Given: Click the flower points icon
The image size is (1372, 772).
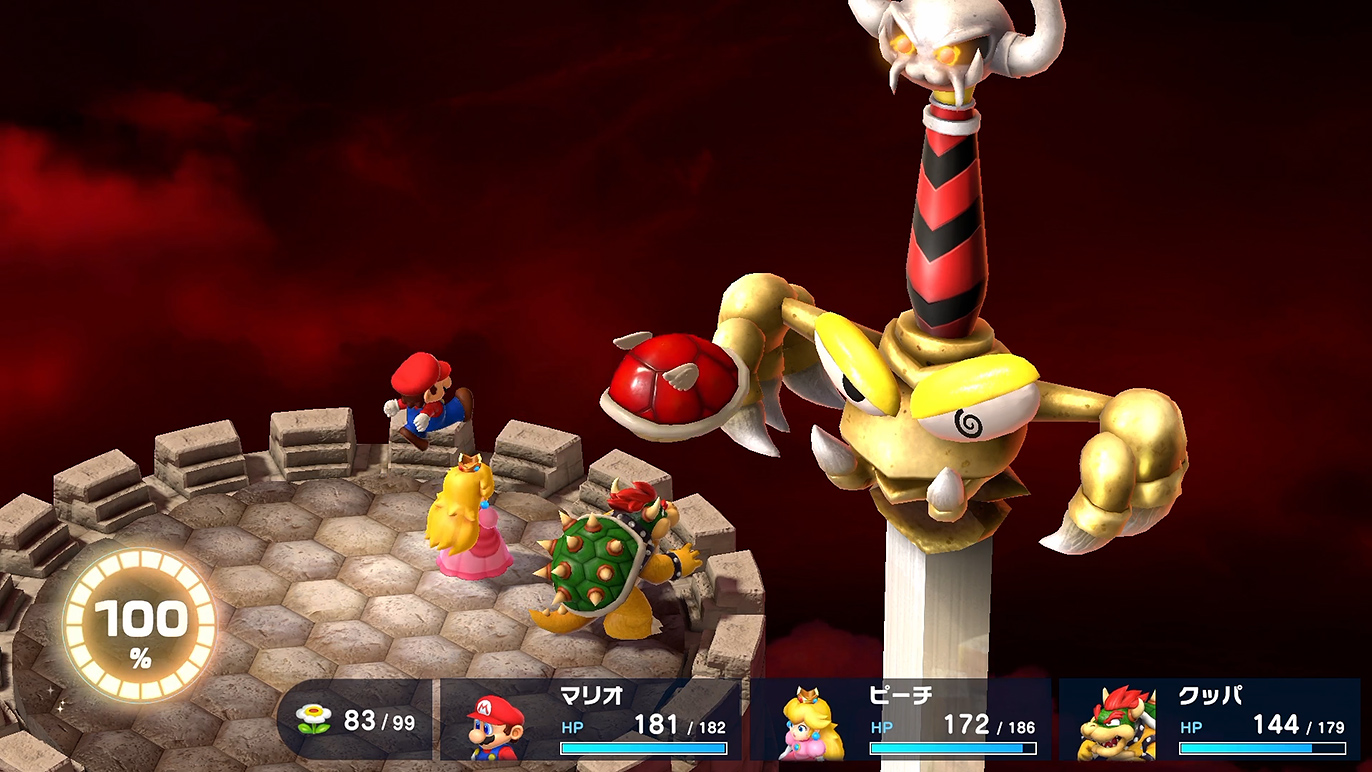Looking at the screenshot, I should pos(315,719).
